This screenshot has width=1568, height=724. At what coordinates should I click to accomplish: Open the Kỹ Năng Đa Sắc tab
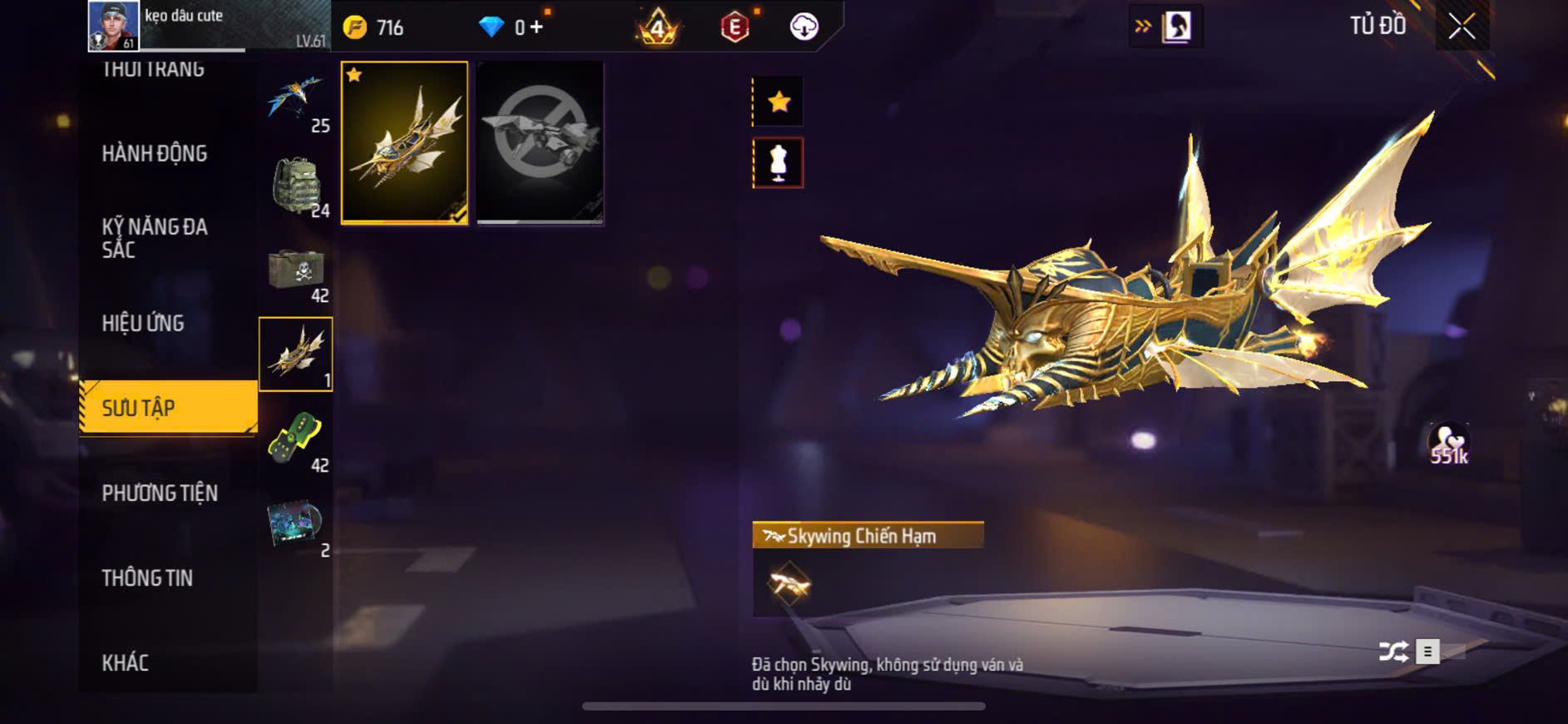click(x=155, y=238)
